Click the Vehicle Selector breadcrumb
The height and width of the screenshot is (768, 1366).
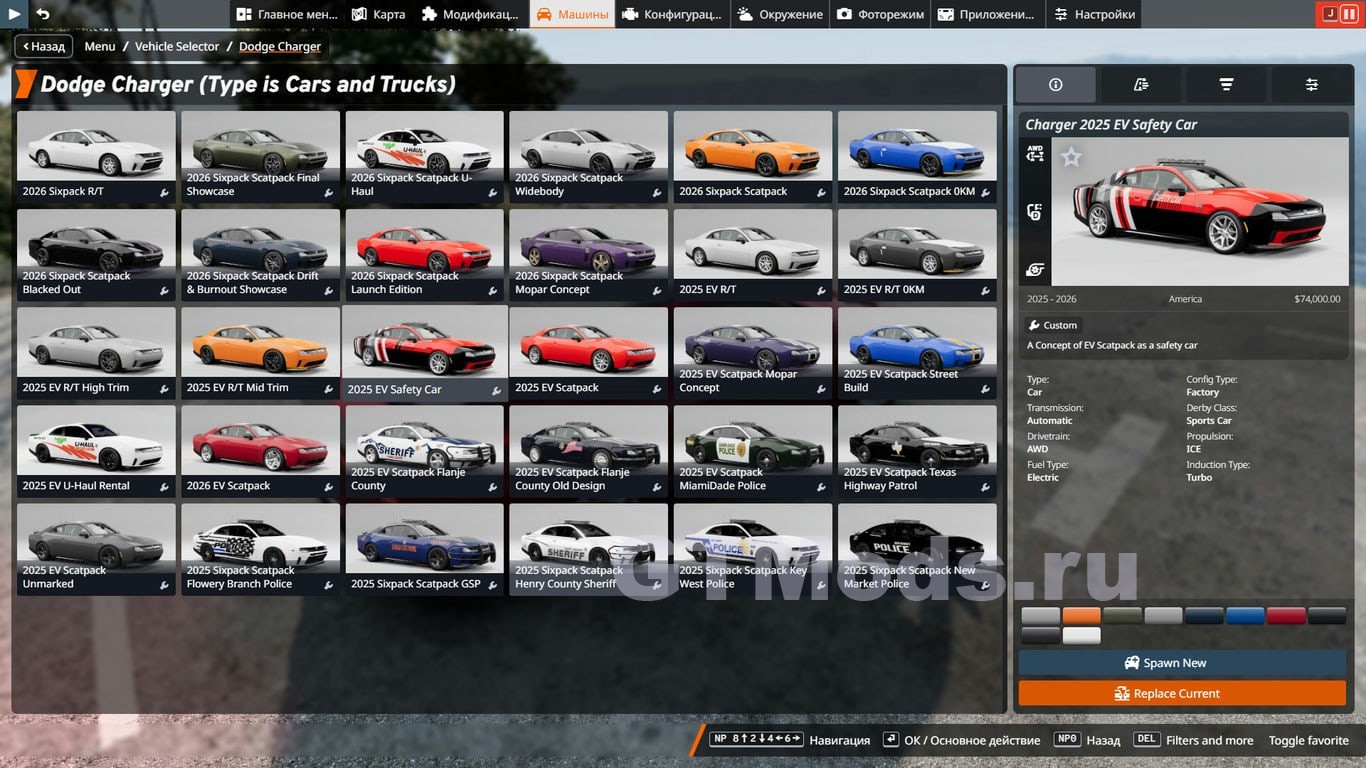(177, 46)
